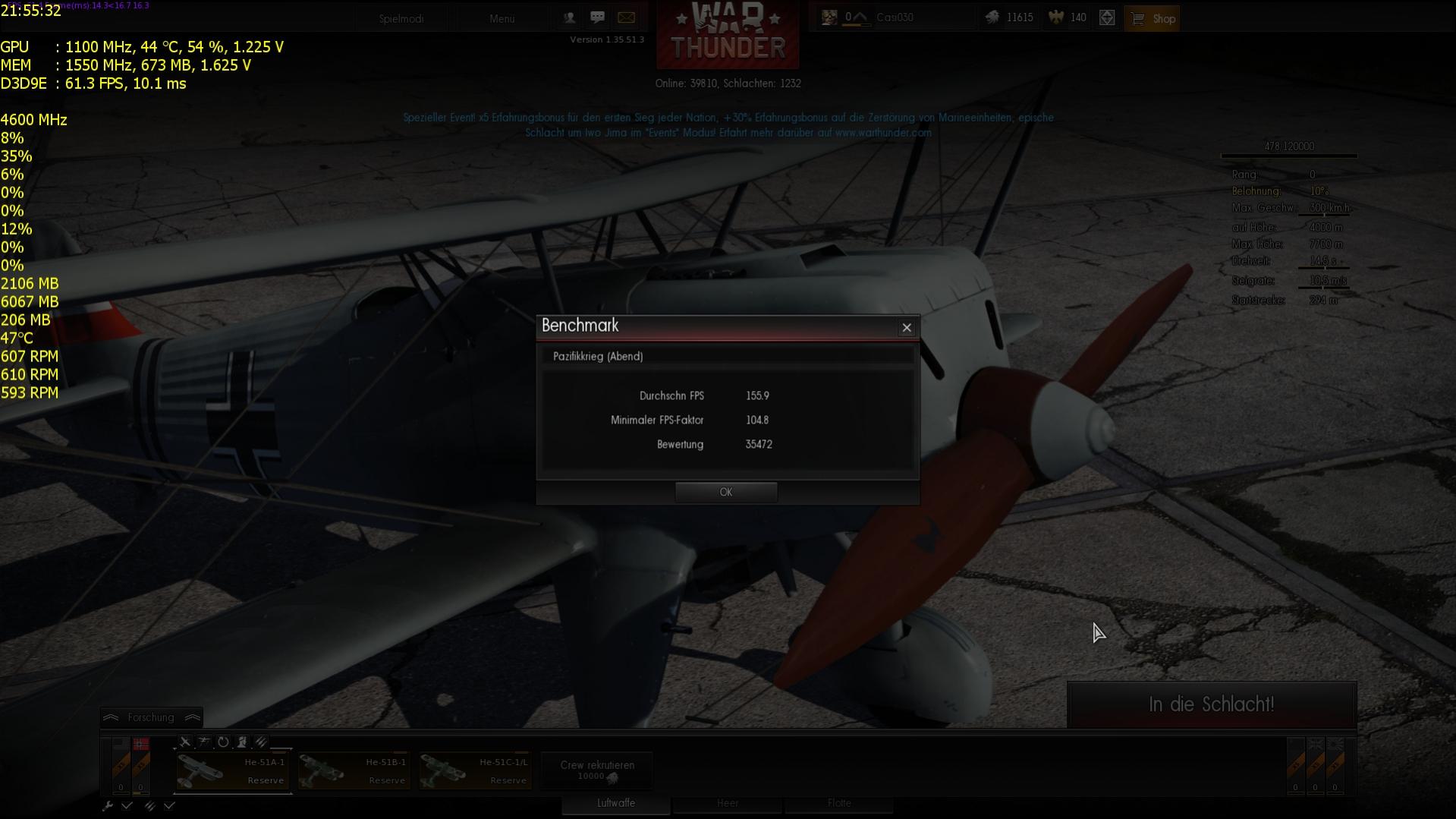This screenshot has height=819, width=1456.
Task: Open the Menü dropdown
Action: coord(502,18)
